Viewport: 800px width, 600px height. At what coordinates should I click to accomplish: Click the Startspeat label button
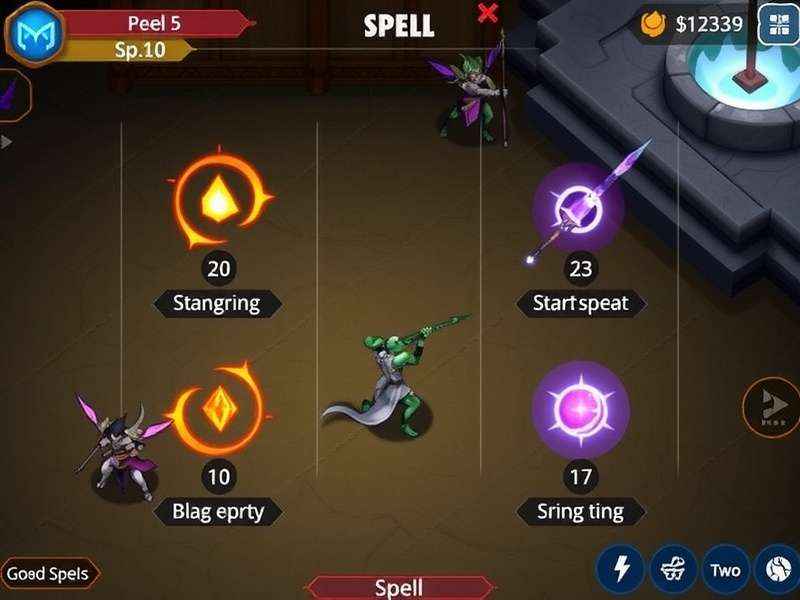pyautogui.click(x=581, y=303)
